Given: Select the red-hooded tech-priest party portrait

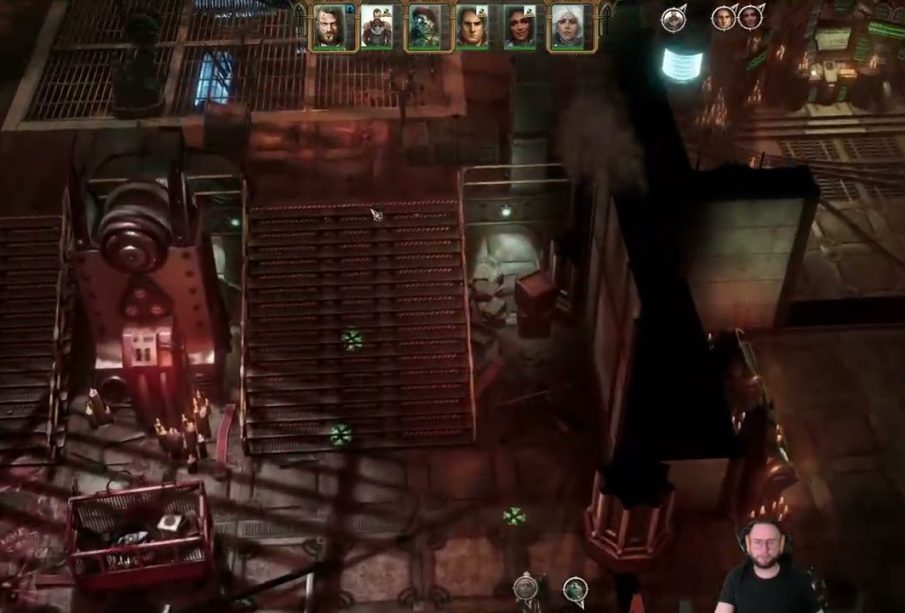Looking at the screenshot, I should [424, 27].
